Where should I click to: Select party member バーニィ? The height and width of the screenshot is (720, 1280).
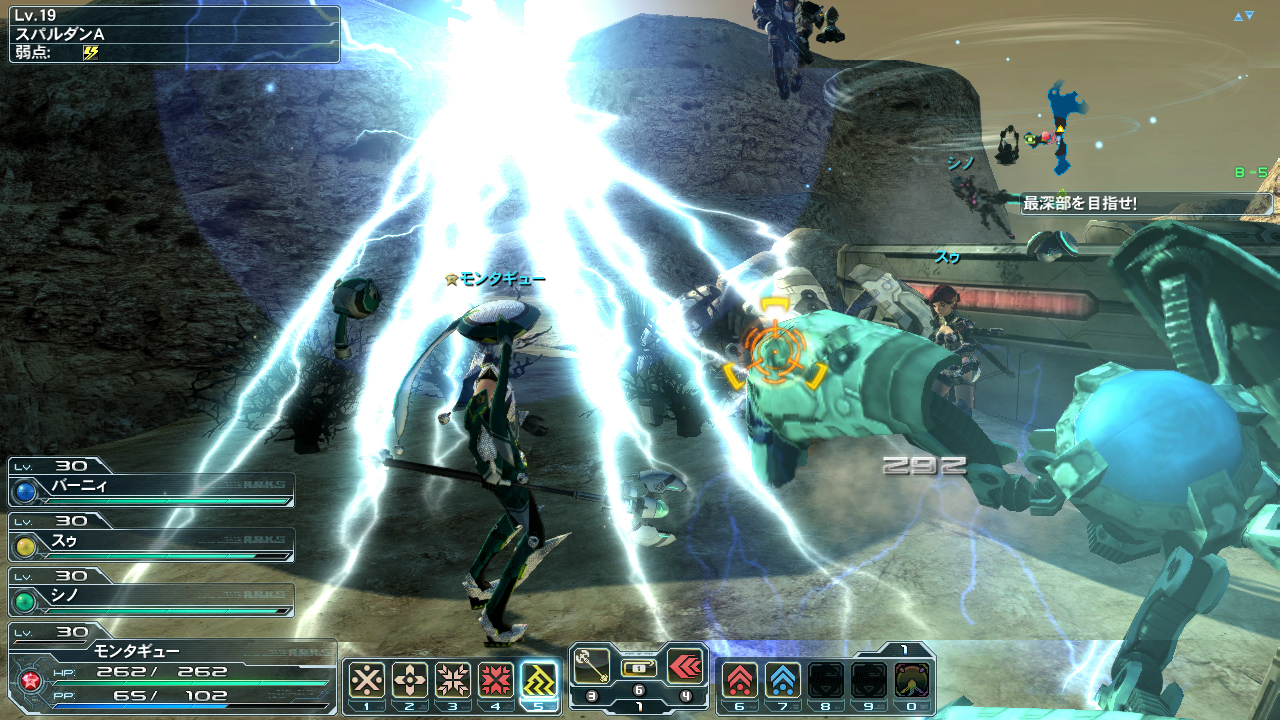(x=152, y=489)
